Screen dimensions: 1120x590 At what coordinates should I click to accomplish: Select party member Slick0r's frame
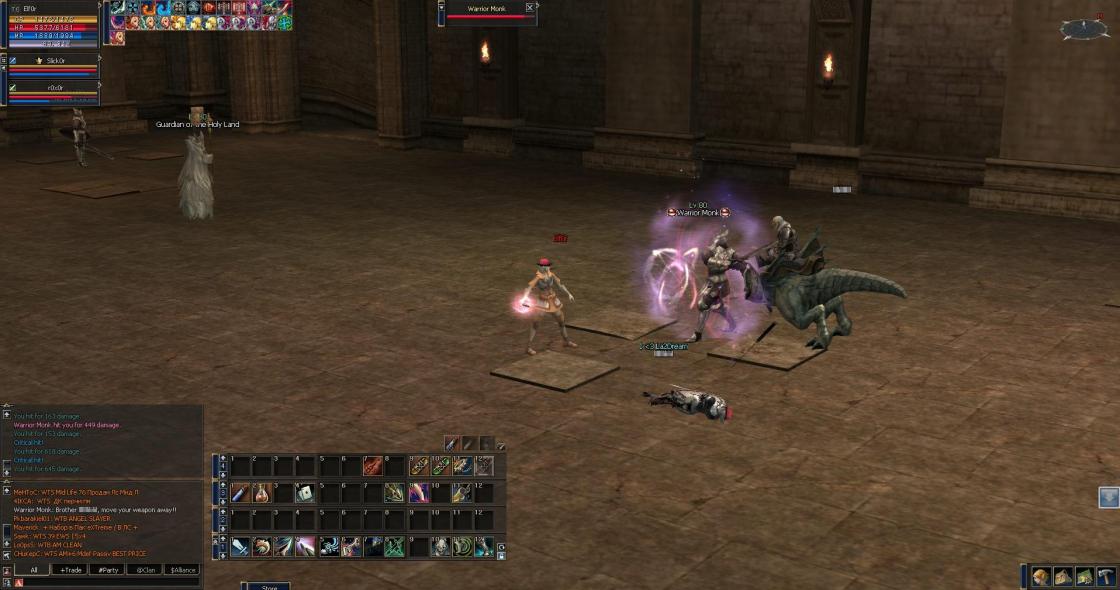tap(55, 61)
